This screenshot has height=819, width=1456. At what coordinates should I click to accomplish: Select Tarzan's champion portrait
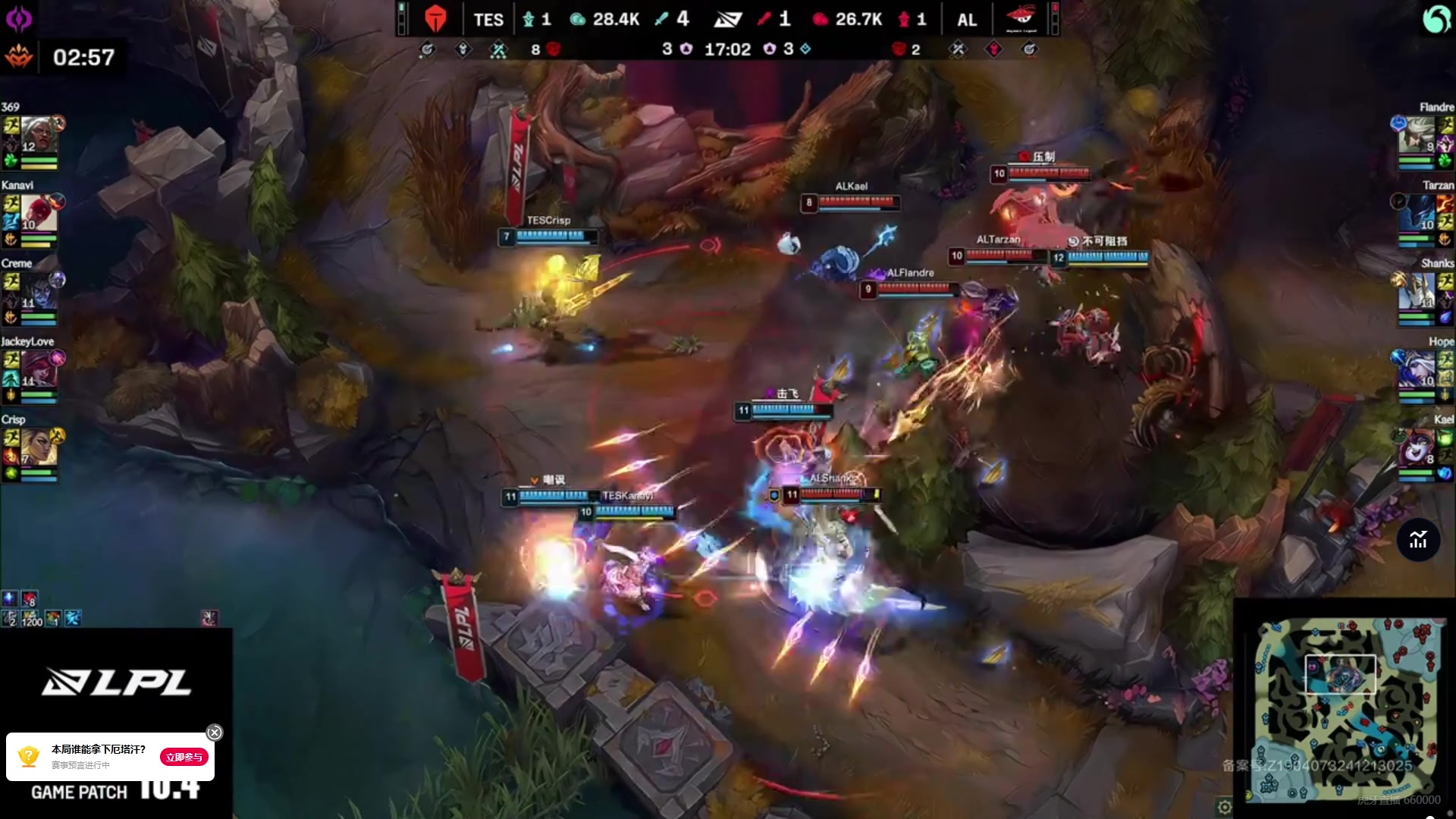click(1417, 213)
